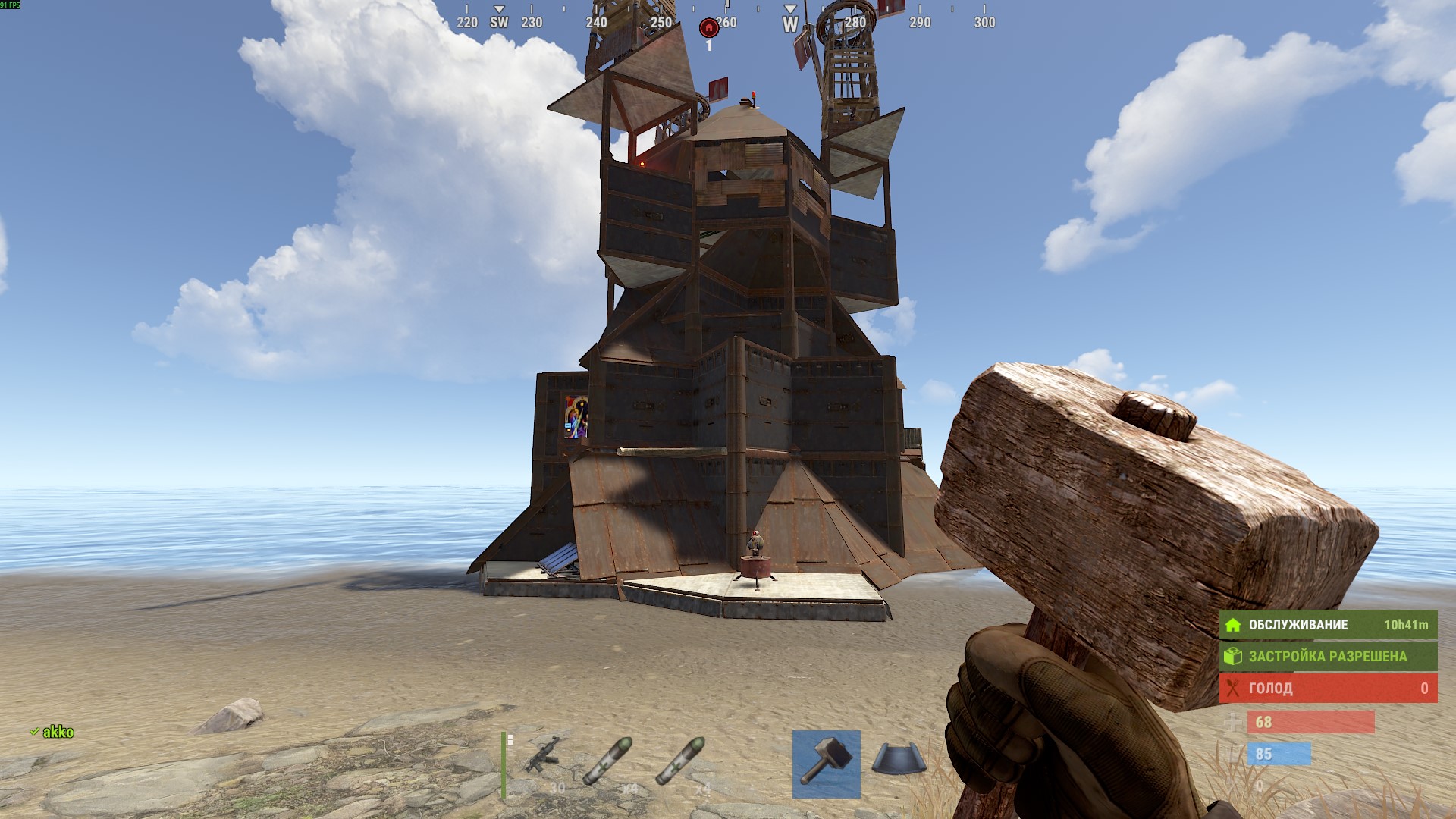Click the ОБСЛУЖИВАНИЕ upkeep status panel

pos(1327,625)
